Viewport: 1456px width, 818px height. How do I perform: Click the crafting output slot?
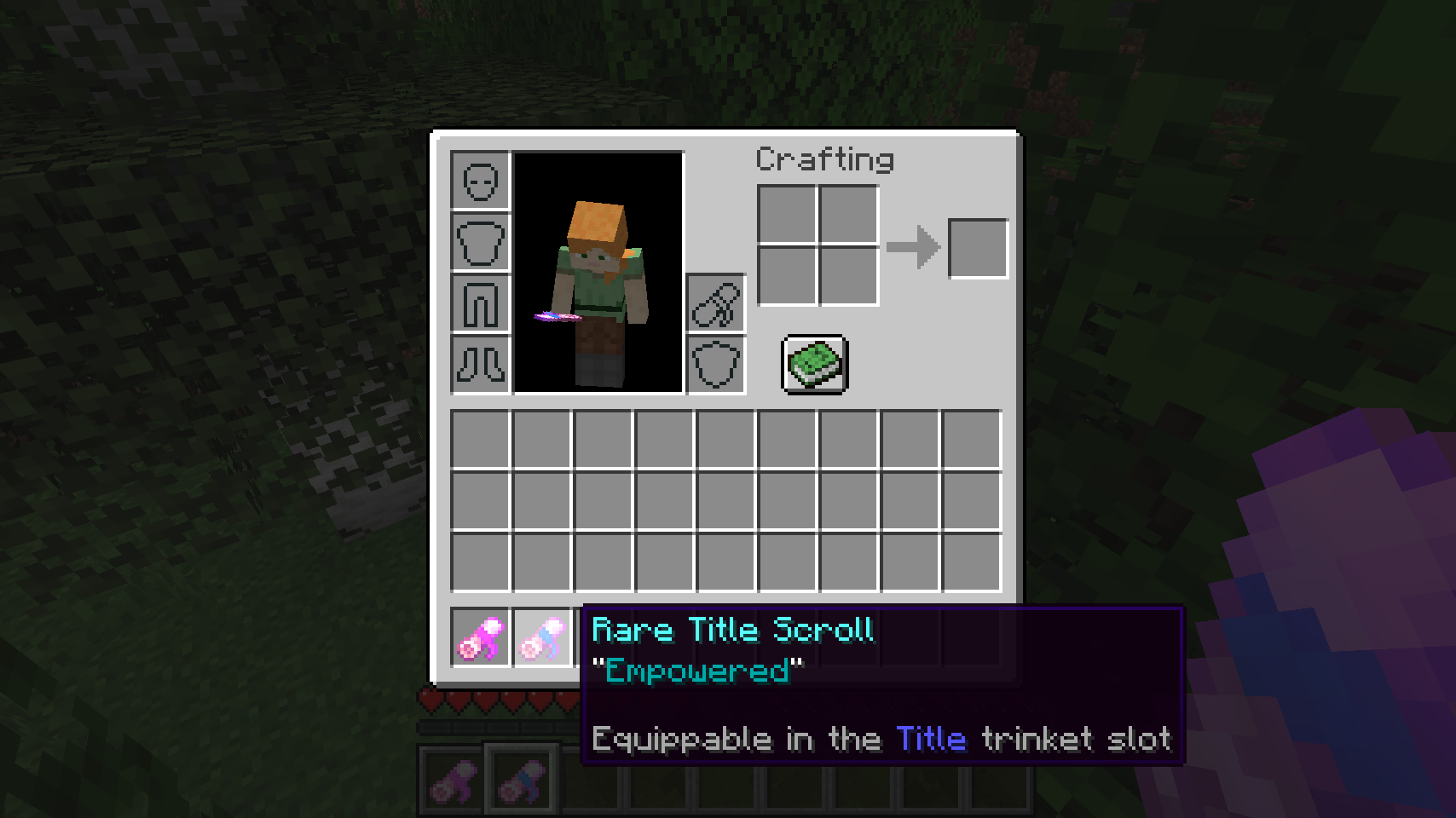point(978,247)
